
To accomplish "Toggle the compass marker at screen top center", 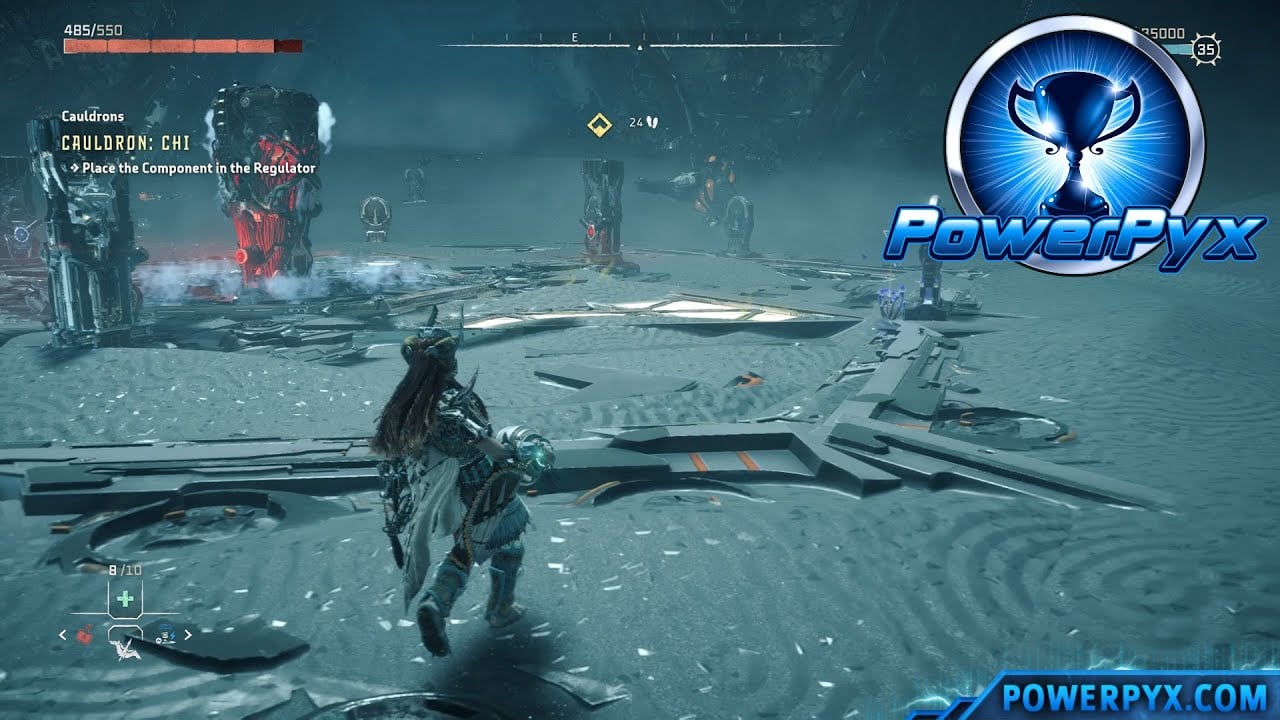I will pos(640,44).
